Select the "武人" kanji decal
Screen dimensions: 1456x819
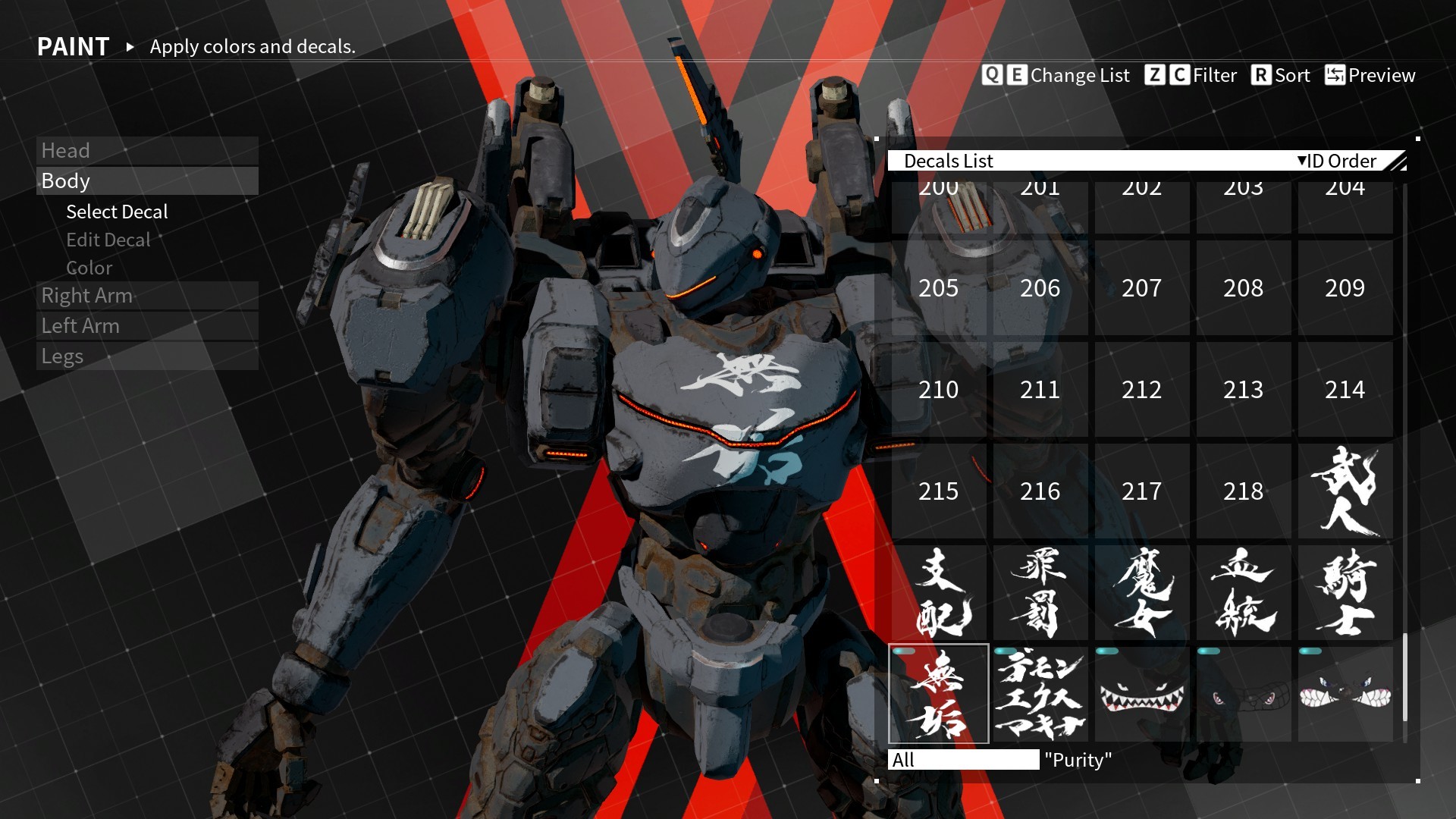(x=1345, y=491)
